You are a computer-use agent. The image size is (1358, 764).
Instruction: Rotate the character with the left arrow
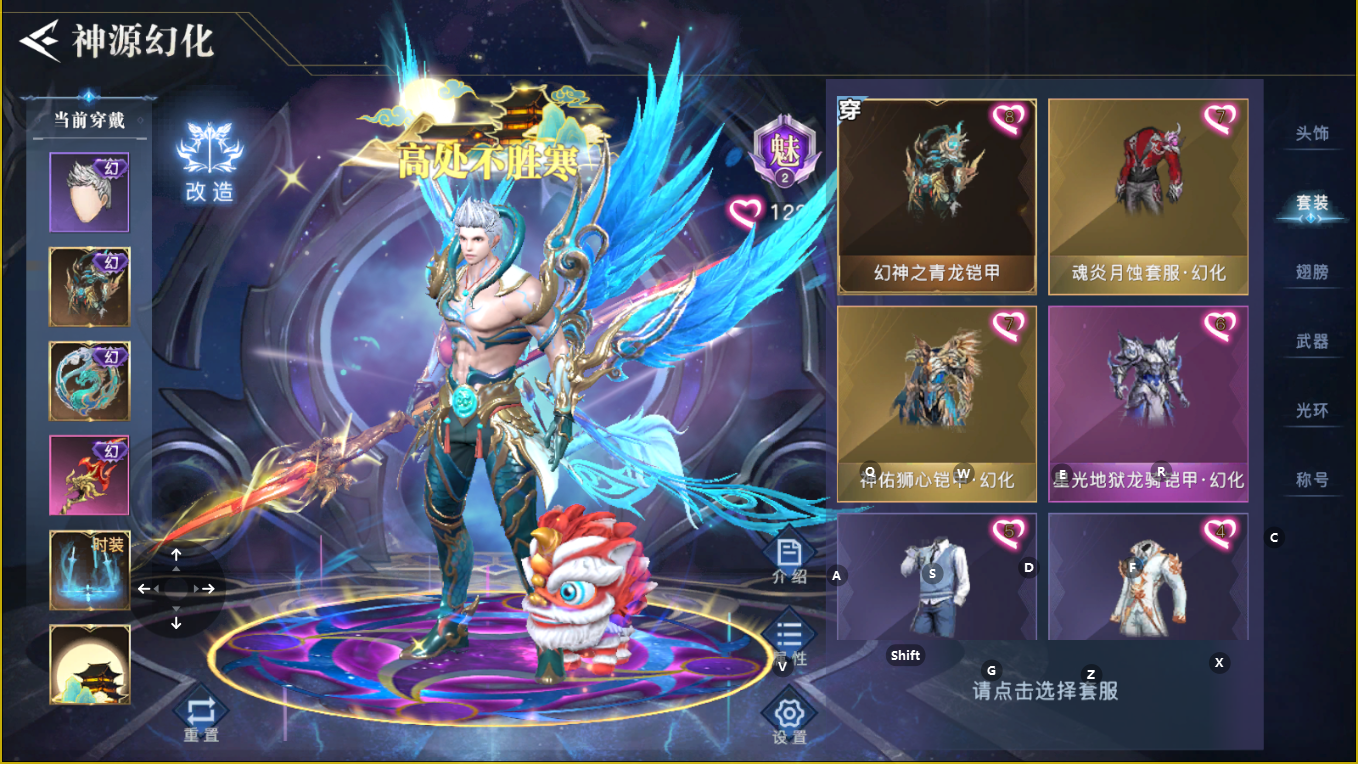147,589
